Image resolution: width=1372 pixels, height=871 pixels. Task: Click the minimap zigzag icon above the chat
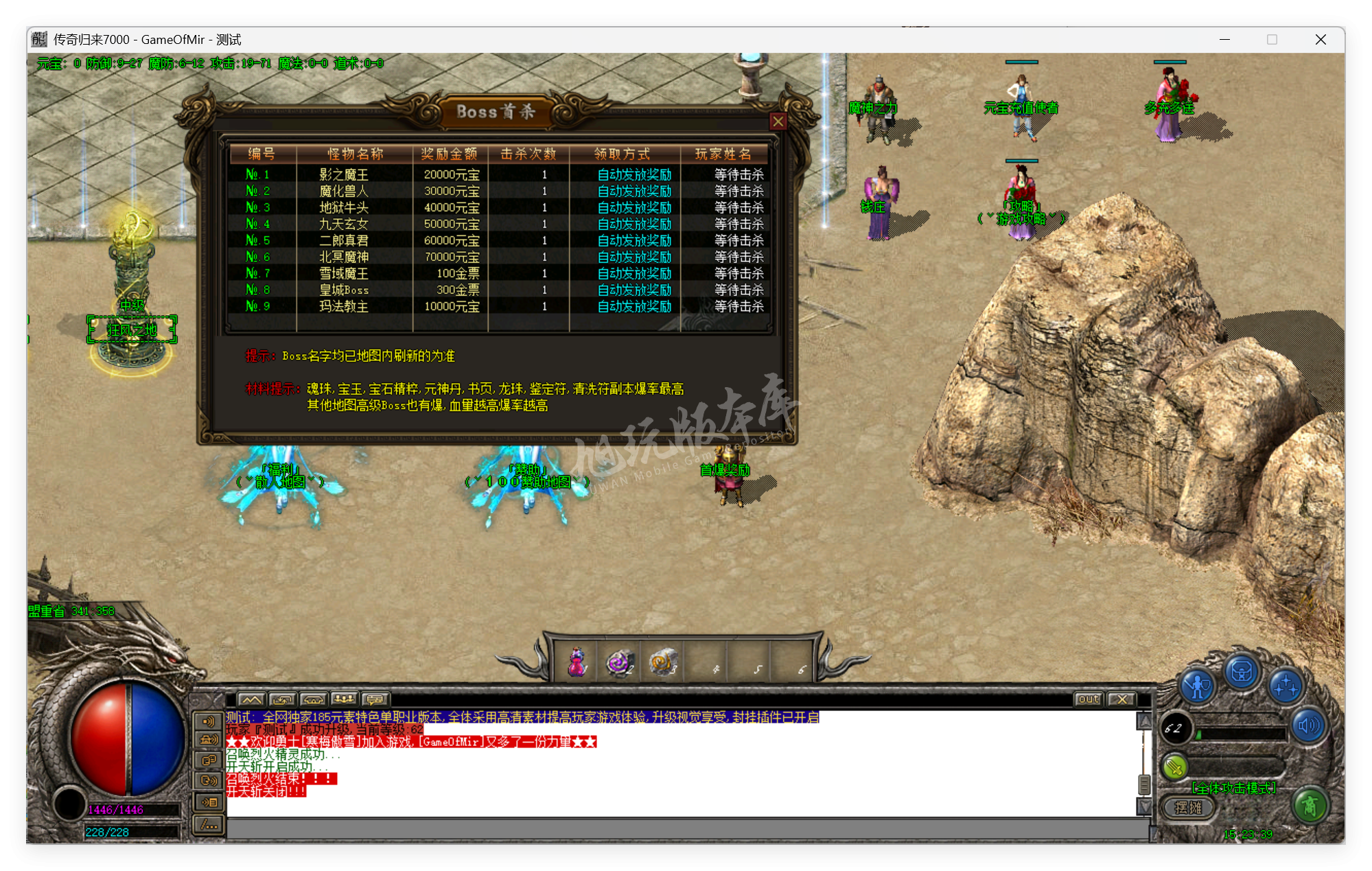[251, 699]
